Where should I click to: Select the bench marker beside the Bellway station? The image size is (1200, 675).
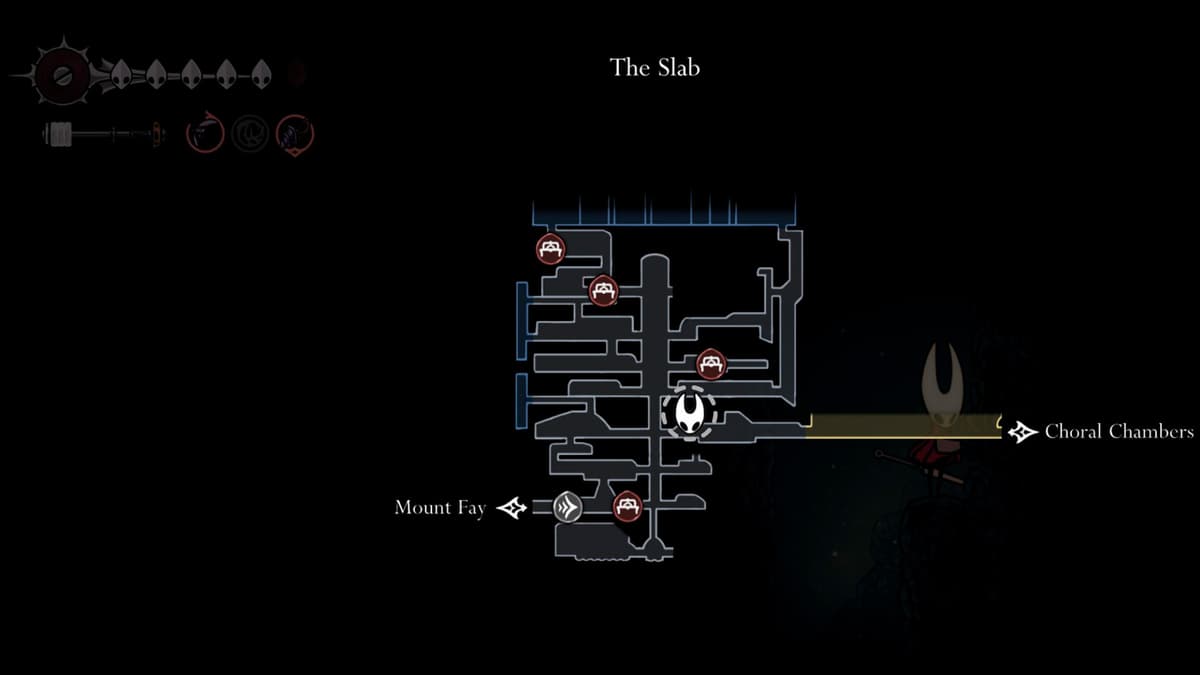click(x=627, y=506)
